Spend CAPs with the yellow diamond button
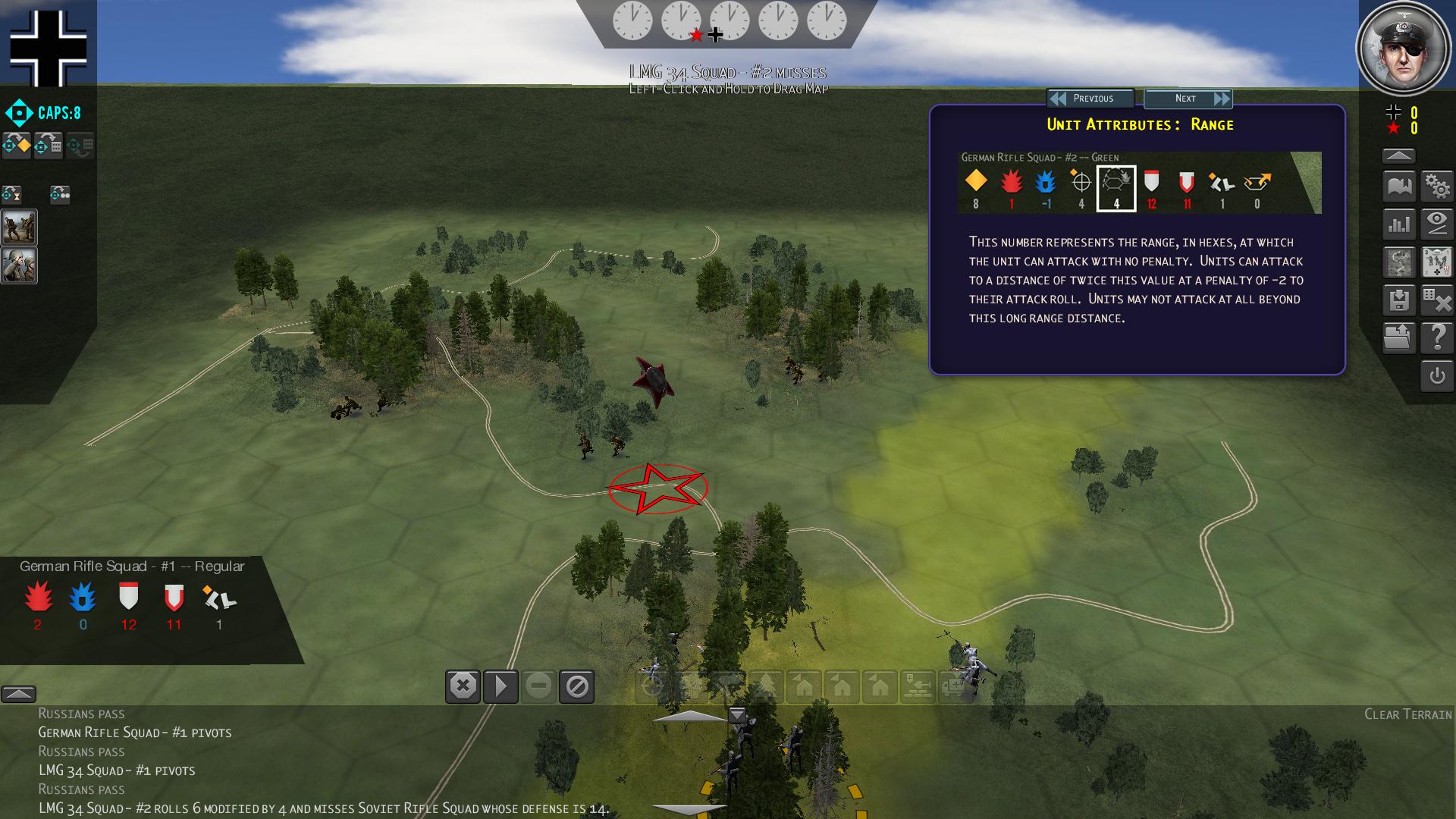1456x819 pixels. click(x=17, y=145)
